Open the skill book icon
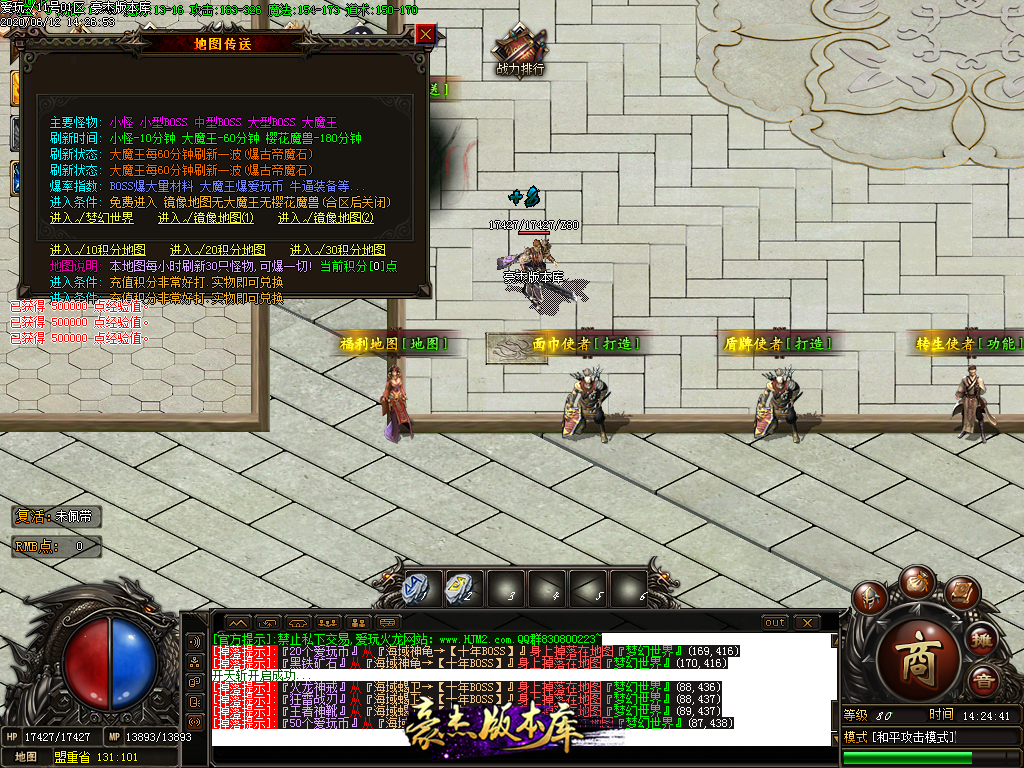1024x768 pixels. pyautogui.click(x=960, y=594)
